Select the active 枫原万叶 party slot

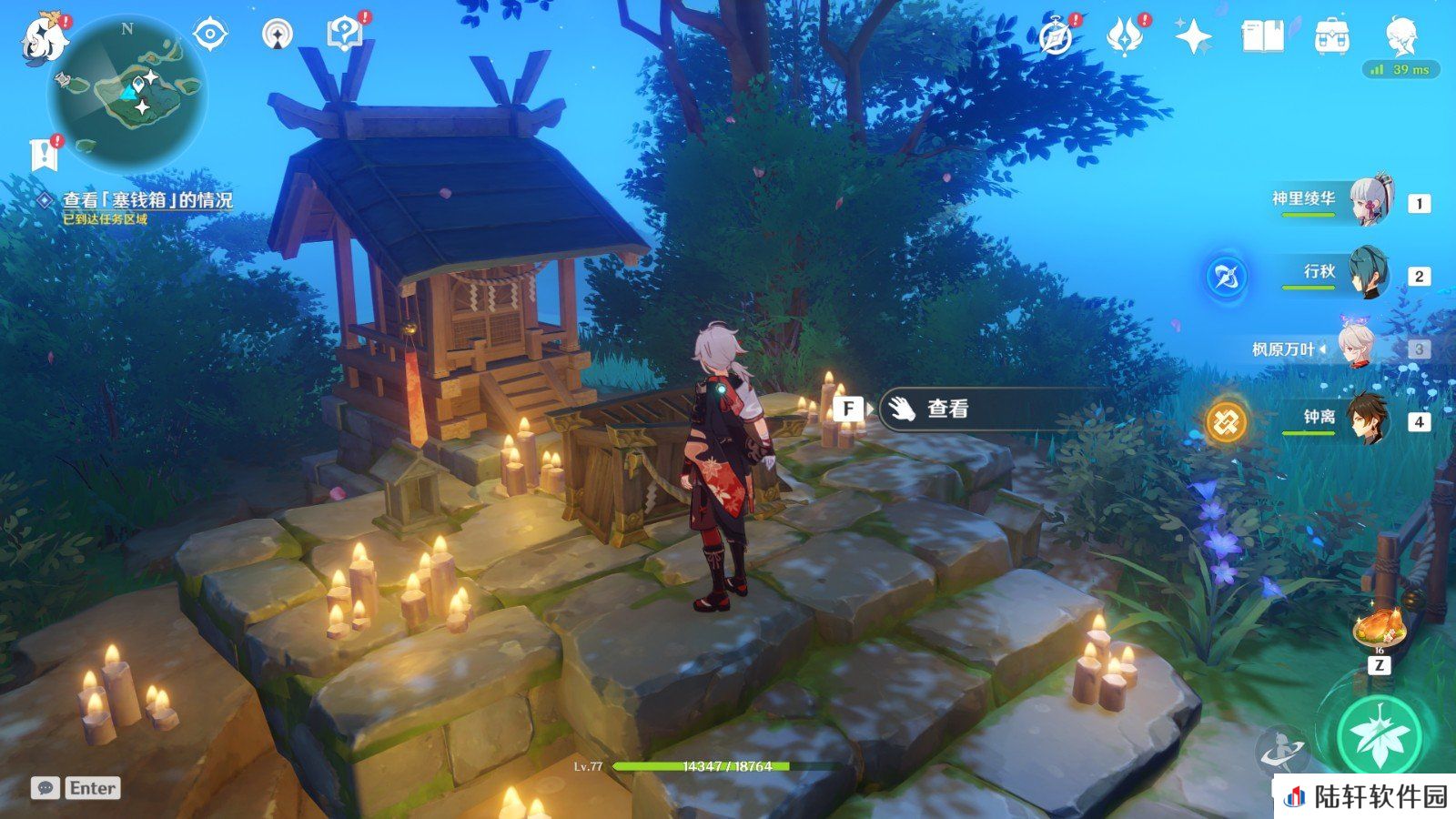coord(1356,347)
